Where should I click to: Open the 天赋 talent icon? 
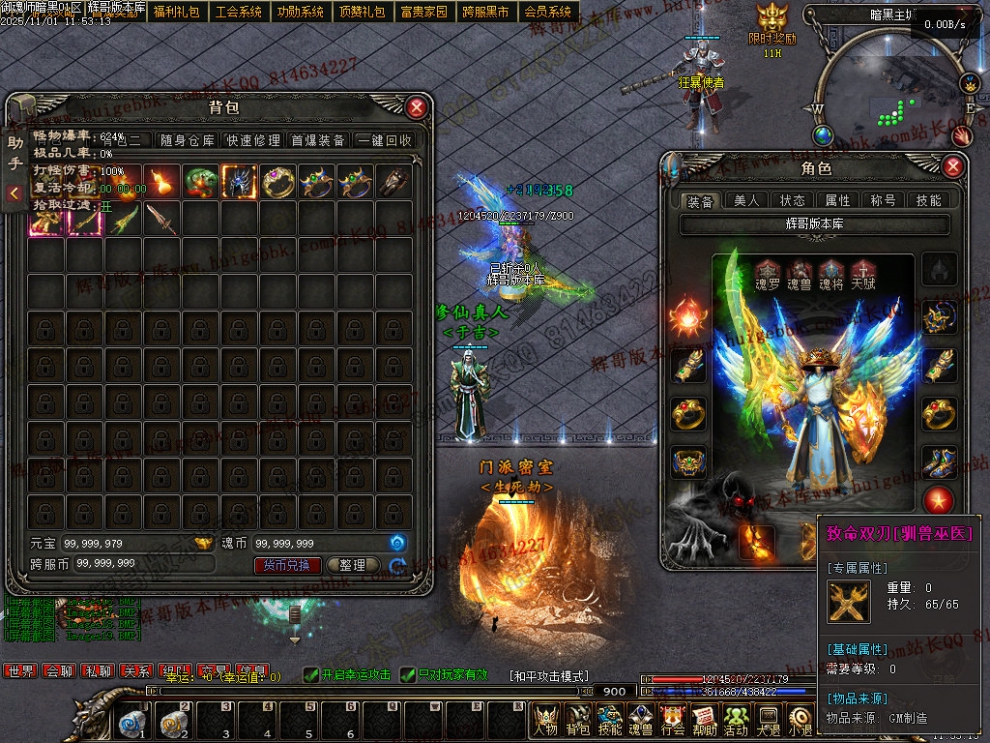coord(863,274)
